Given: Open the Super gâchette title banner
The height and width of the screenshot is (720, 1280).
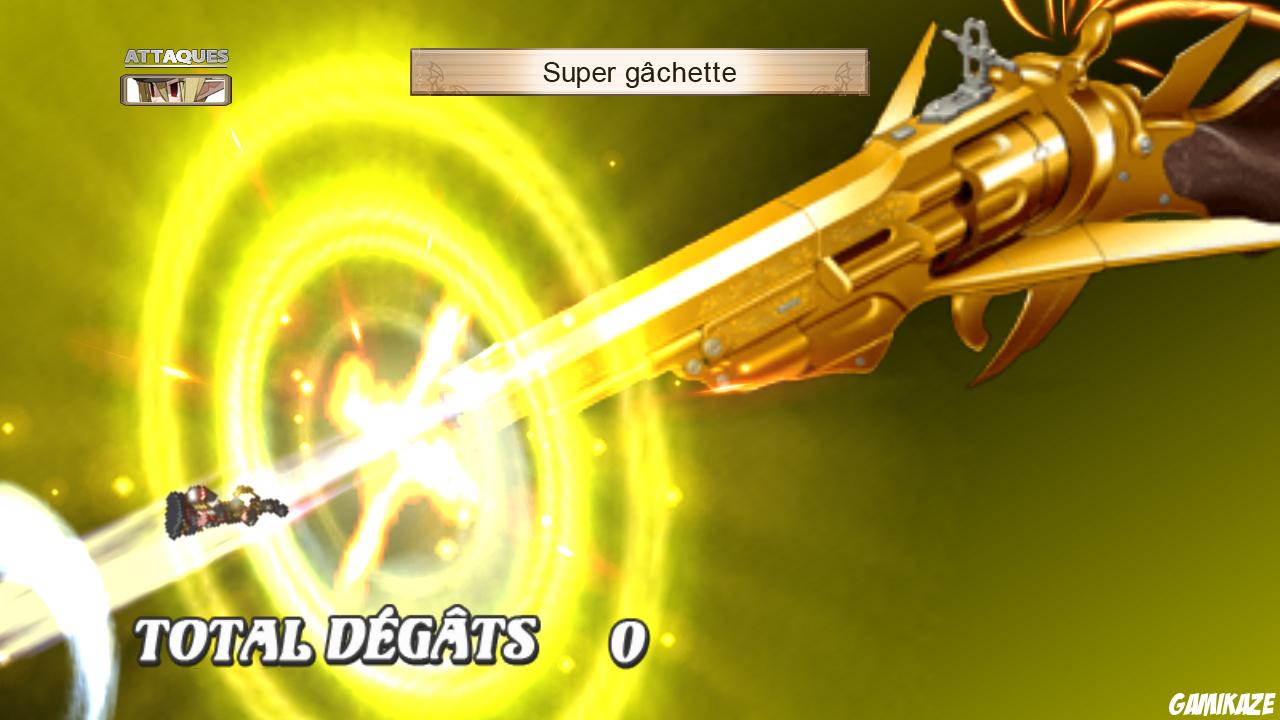Looking at the screenshot, I should click(640, 72).
